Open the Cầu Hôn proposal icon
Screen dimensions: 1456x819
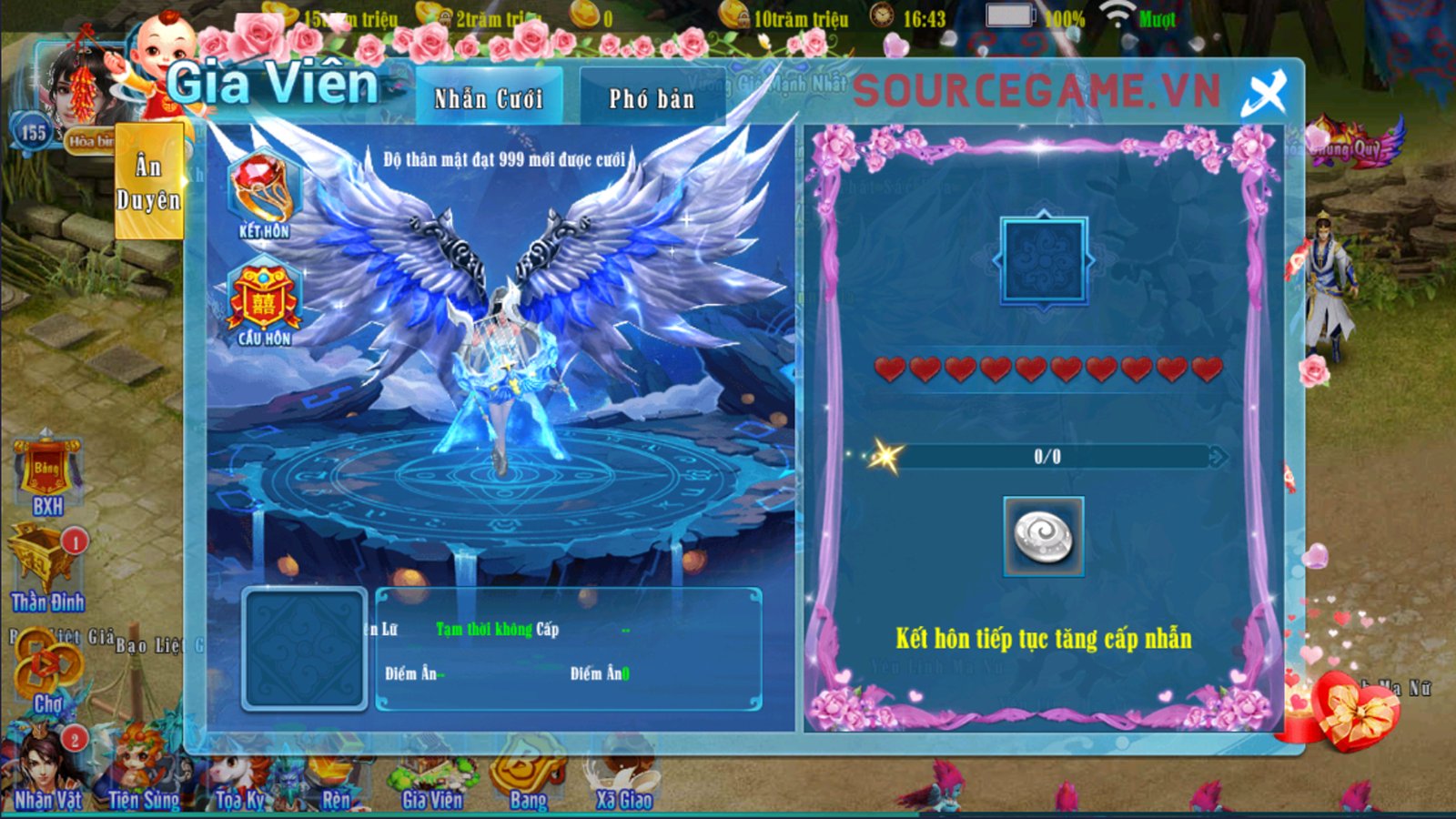click(x=264, y=303)
